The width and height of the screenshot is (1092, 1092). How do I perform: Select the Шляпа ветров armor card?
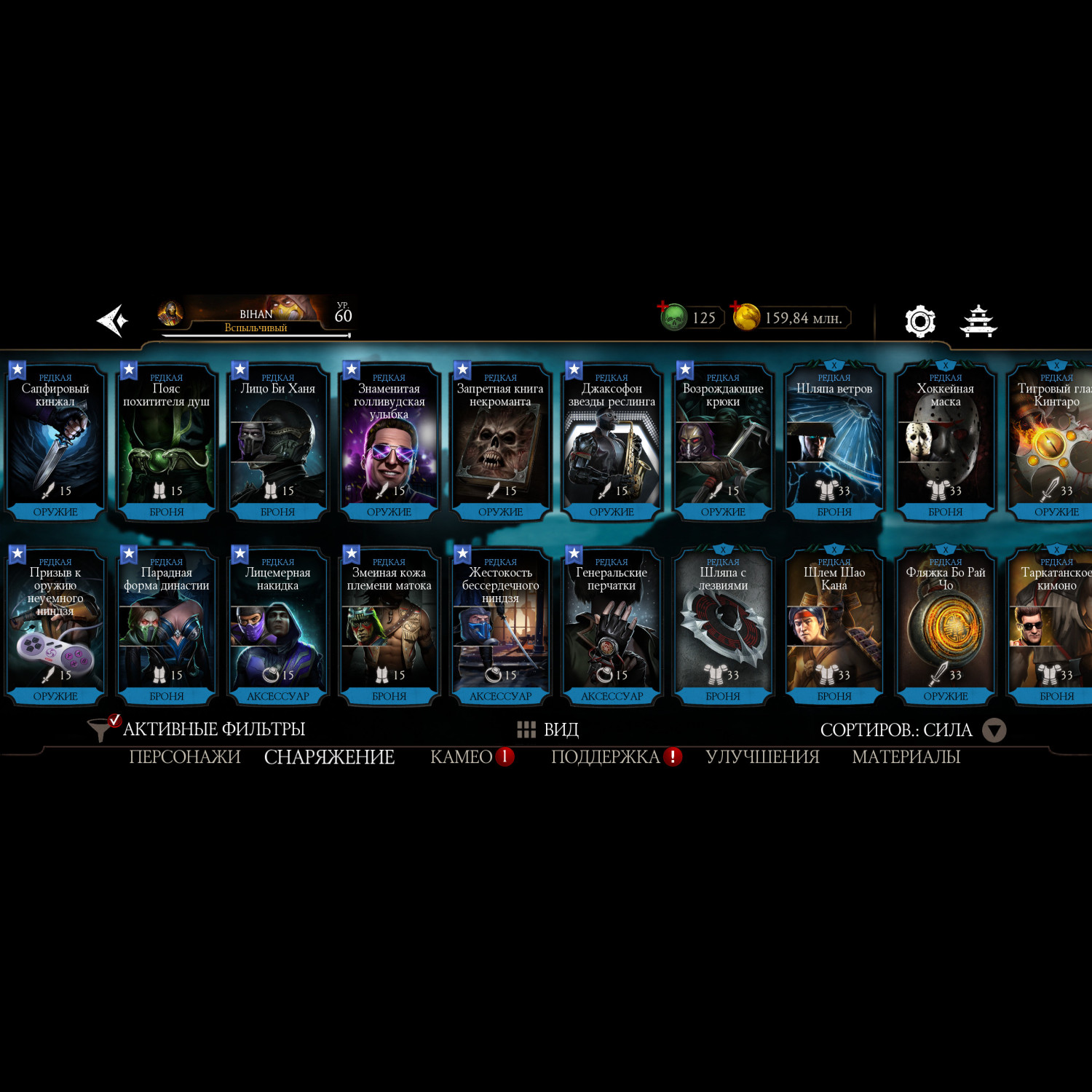[834, 442]
